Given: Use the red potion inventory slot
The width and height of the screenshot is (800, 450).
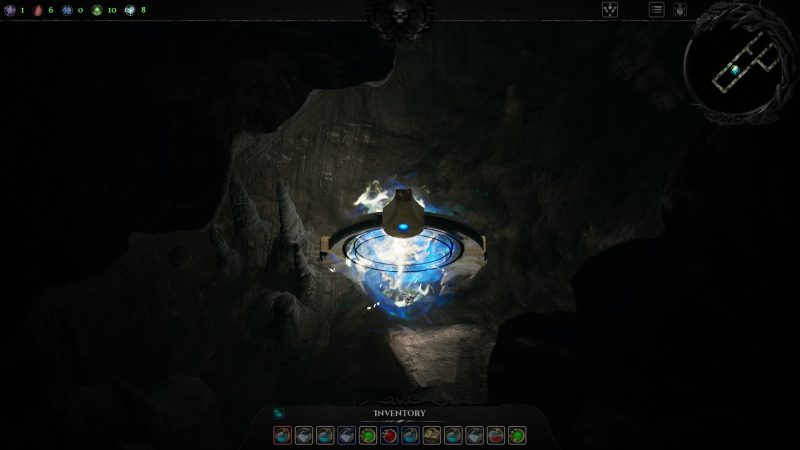Looking at the screenshot, I should pos(497,435).
